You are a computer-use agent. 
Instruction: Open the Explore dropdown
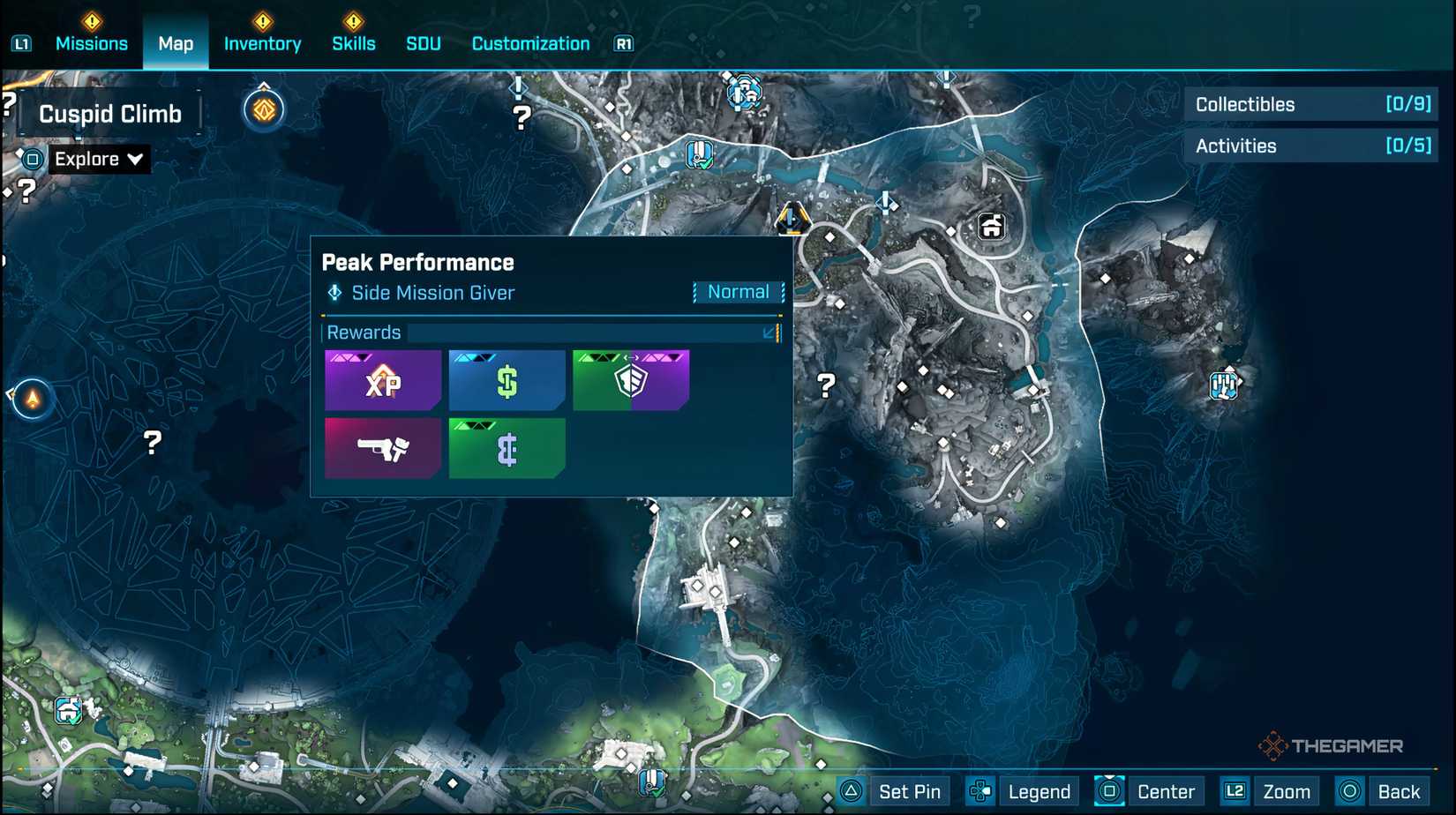97,159
